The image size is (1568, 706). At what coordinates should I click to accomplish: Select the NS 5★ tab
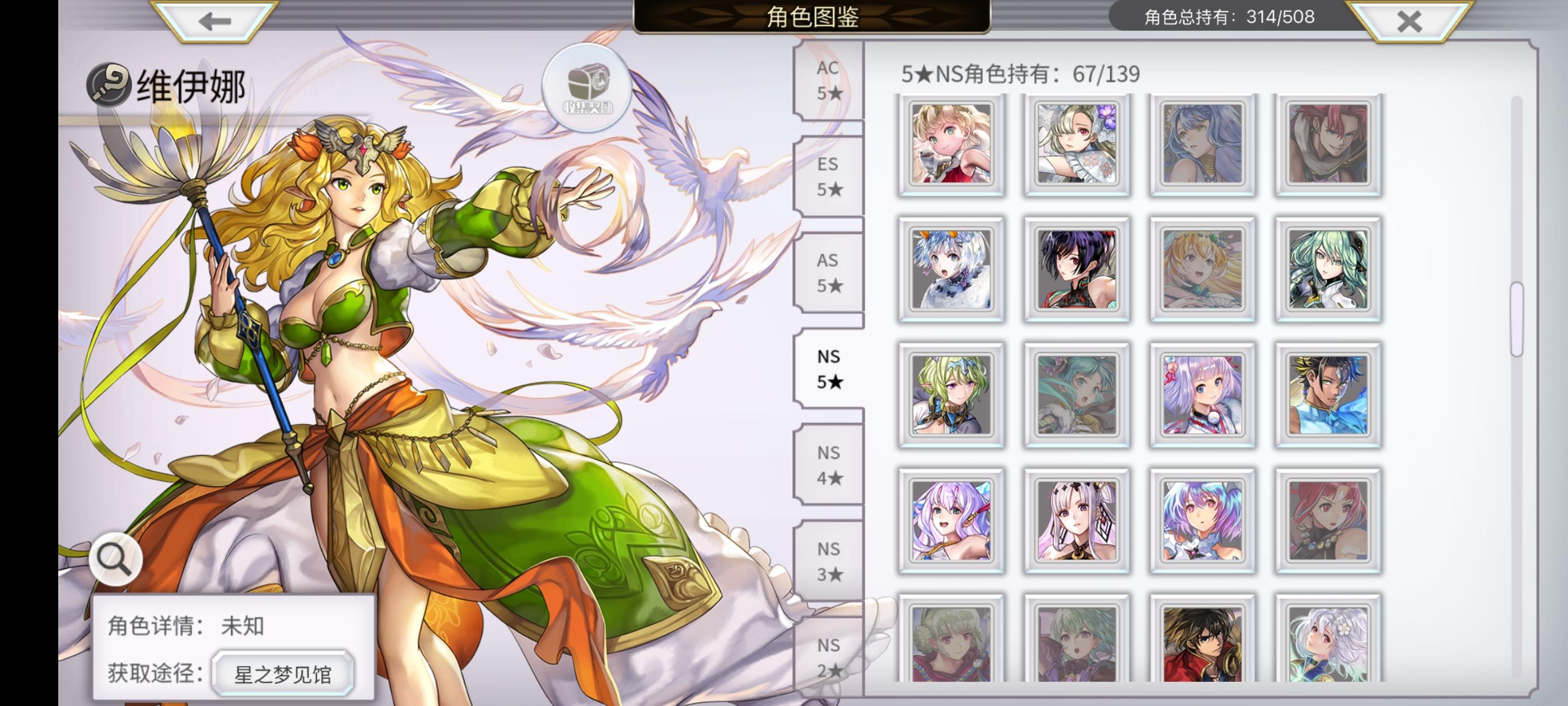point(830,370)
